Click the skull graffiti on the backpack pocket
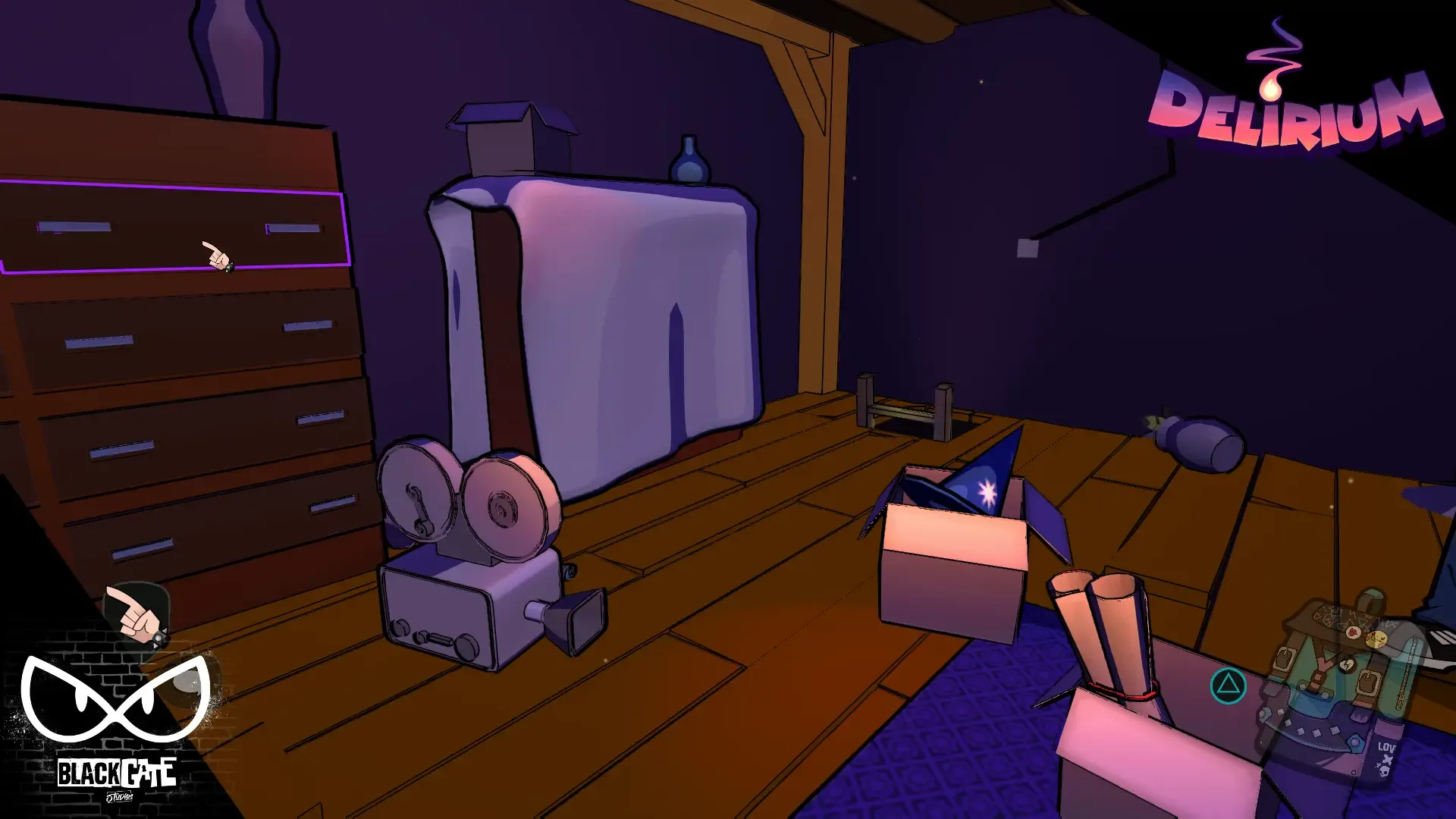This screenshot has height=819, width=1456. click(x=1383, y=770)
